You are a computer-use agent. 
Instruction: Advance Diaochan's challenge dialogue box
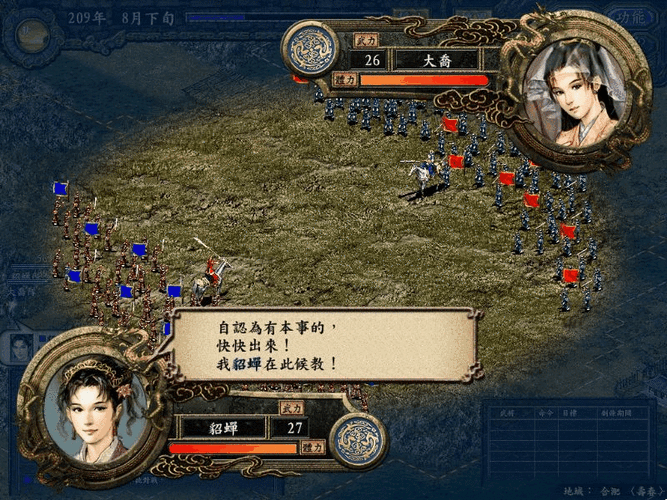318,344
